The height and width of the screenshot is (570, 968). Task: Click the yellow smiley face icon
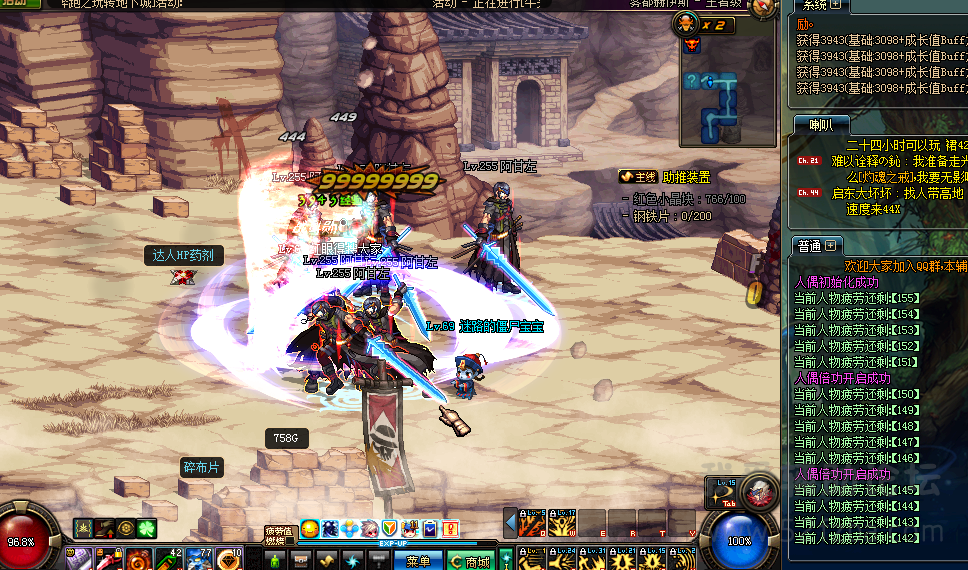(309, 528)
